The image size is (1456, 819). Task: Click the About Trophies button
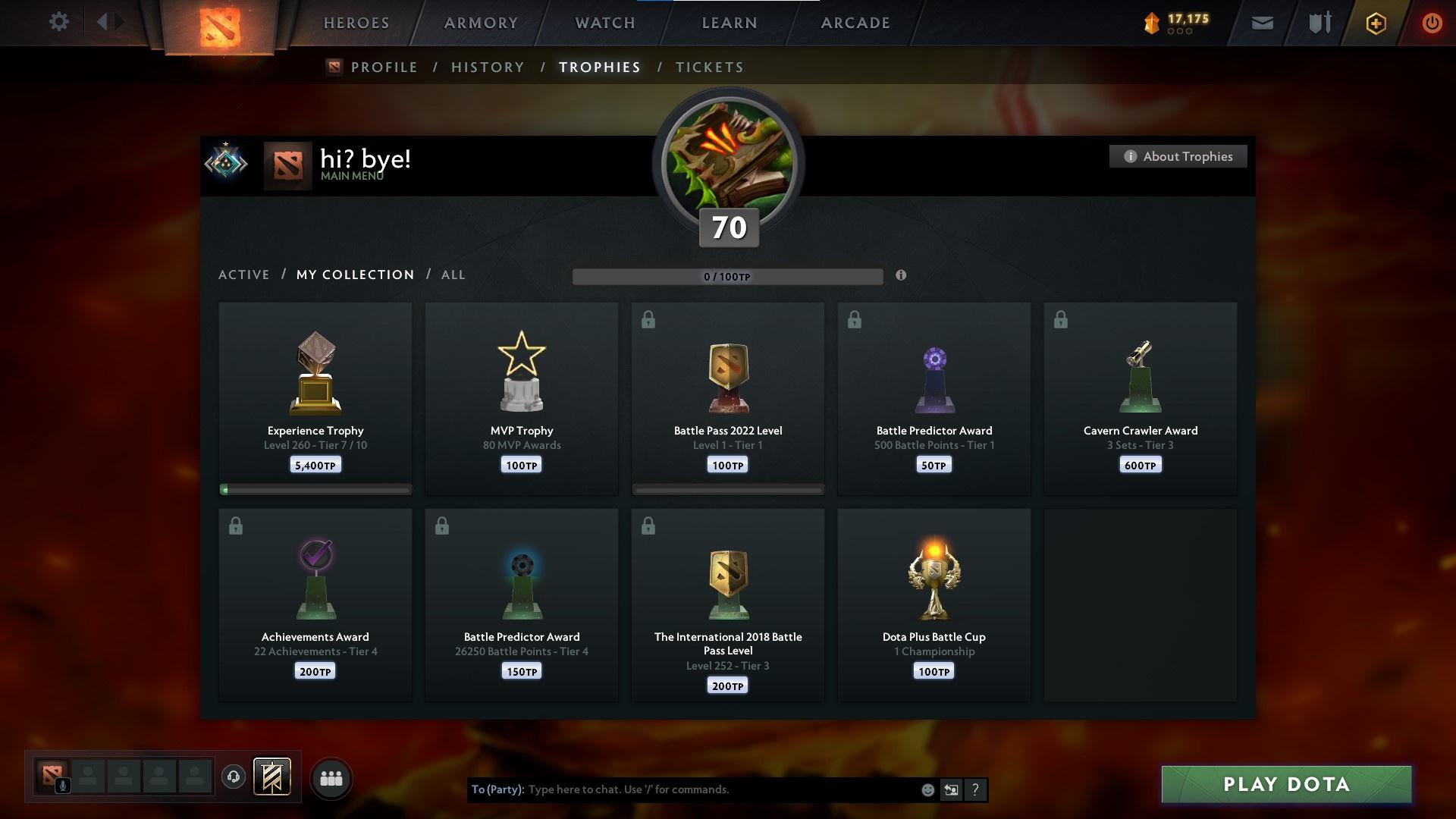click(1178, 156)
